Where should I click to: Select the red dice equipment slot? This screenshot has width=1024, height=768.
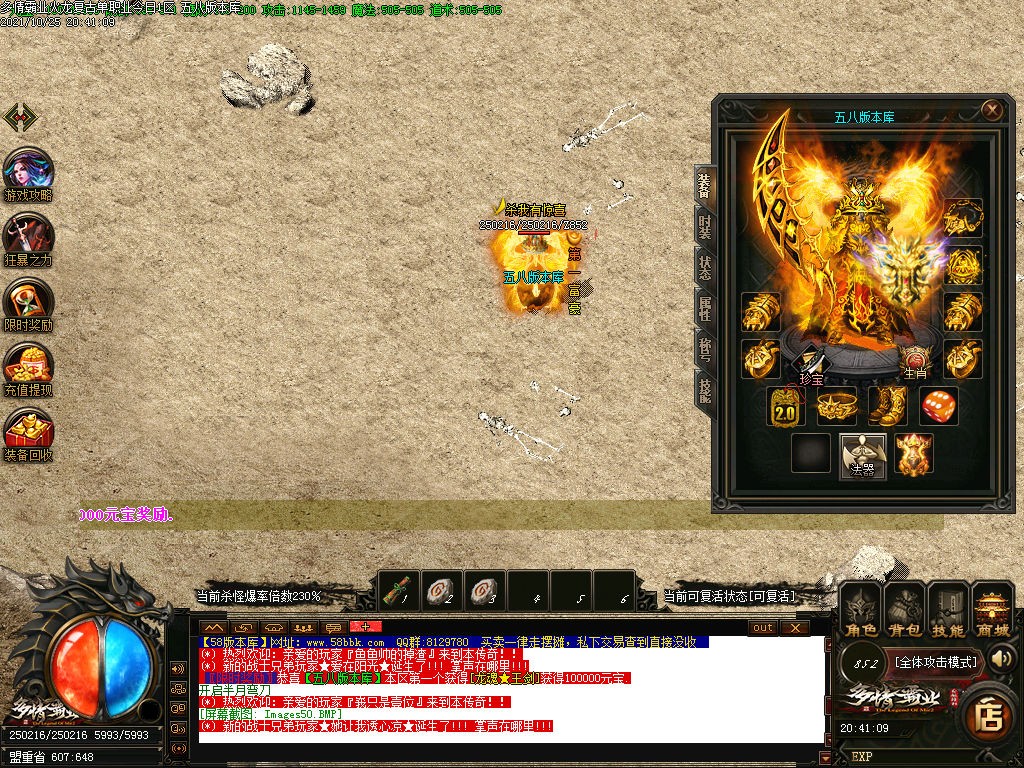coord(938,406)
